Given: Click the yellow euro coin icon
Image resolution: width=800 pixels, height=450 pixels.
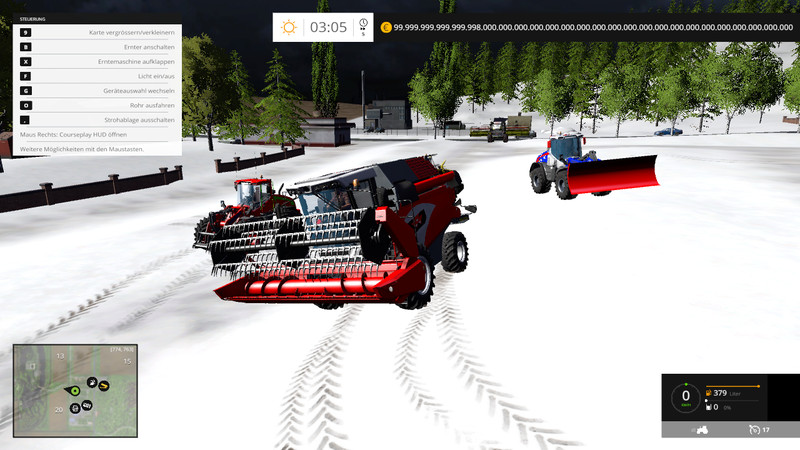Looking at the screenshot, I should [x=385, y=27].
